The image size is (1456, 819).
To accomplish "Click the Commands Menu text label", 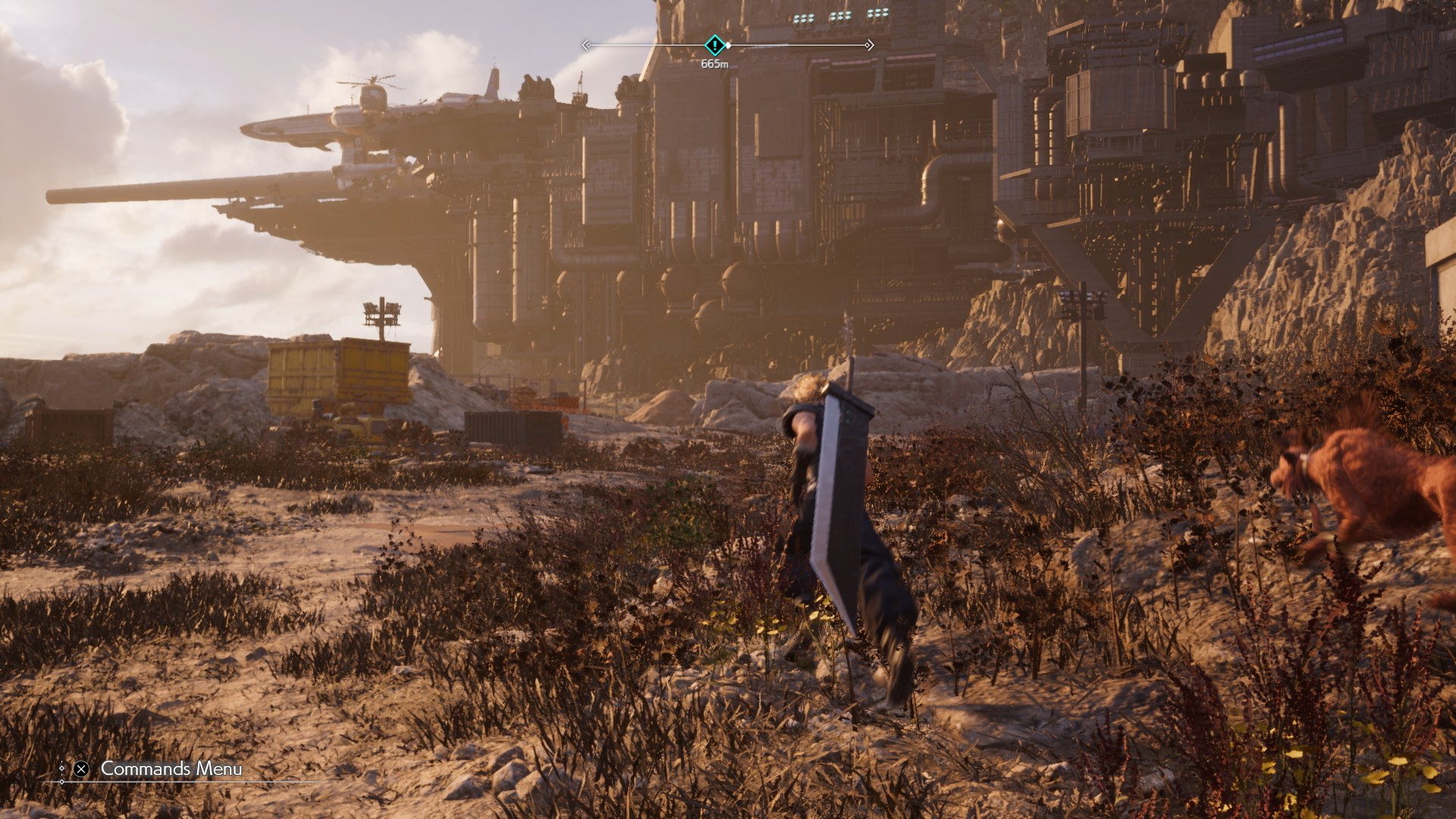I will click(171, 768).
